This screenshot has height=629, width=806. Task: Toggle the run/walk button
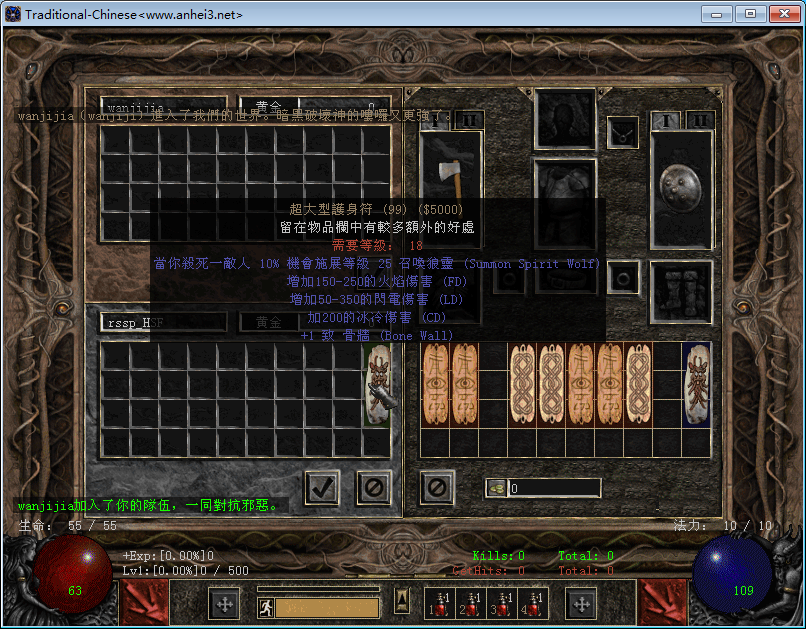(x=267, y=606)
